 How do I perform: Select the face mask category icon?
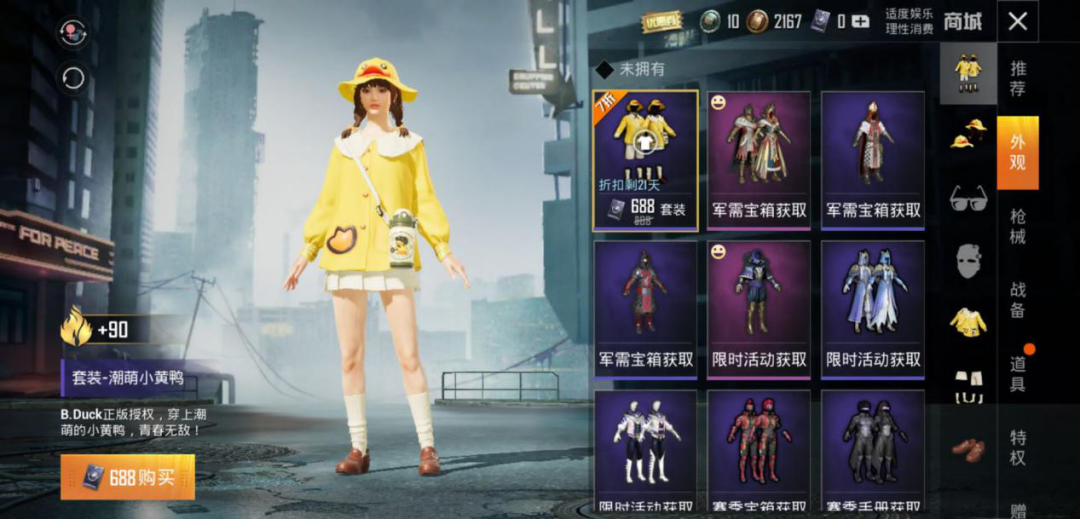click(x=967, y=260)
